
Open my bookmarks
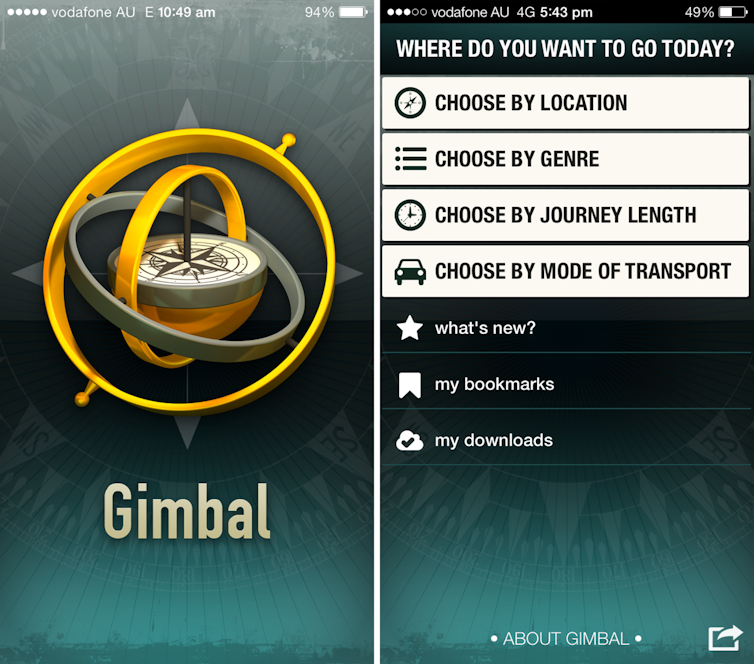coord(494,384)
